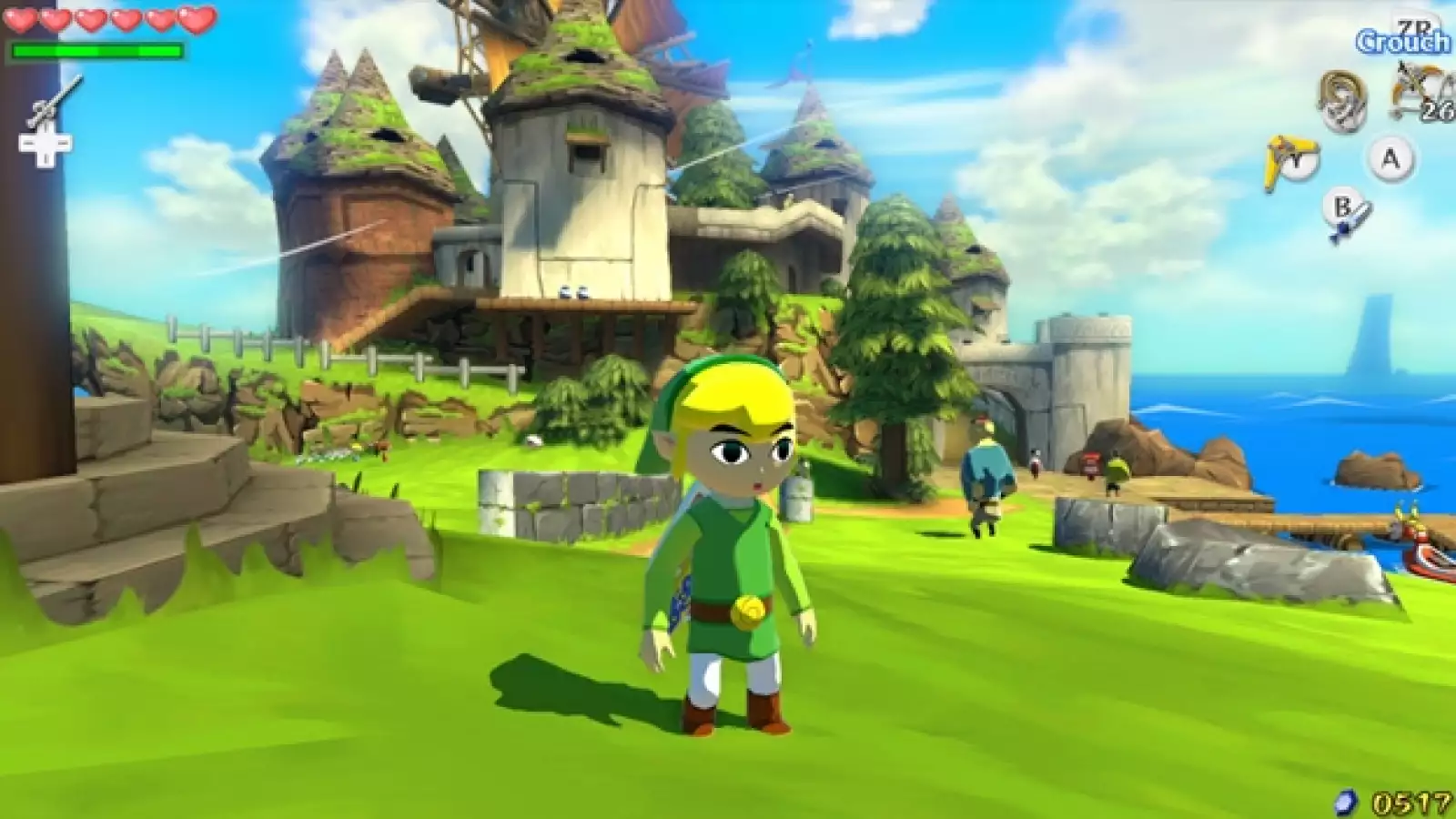Click the green magic meter bar
Image resolution: width=1456 pixels, height=819 pixels.
pos(96,50)
